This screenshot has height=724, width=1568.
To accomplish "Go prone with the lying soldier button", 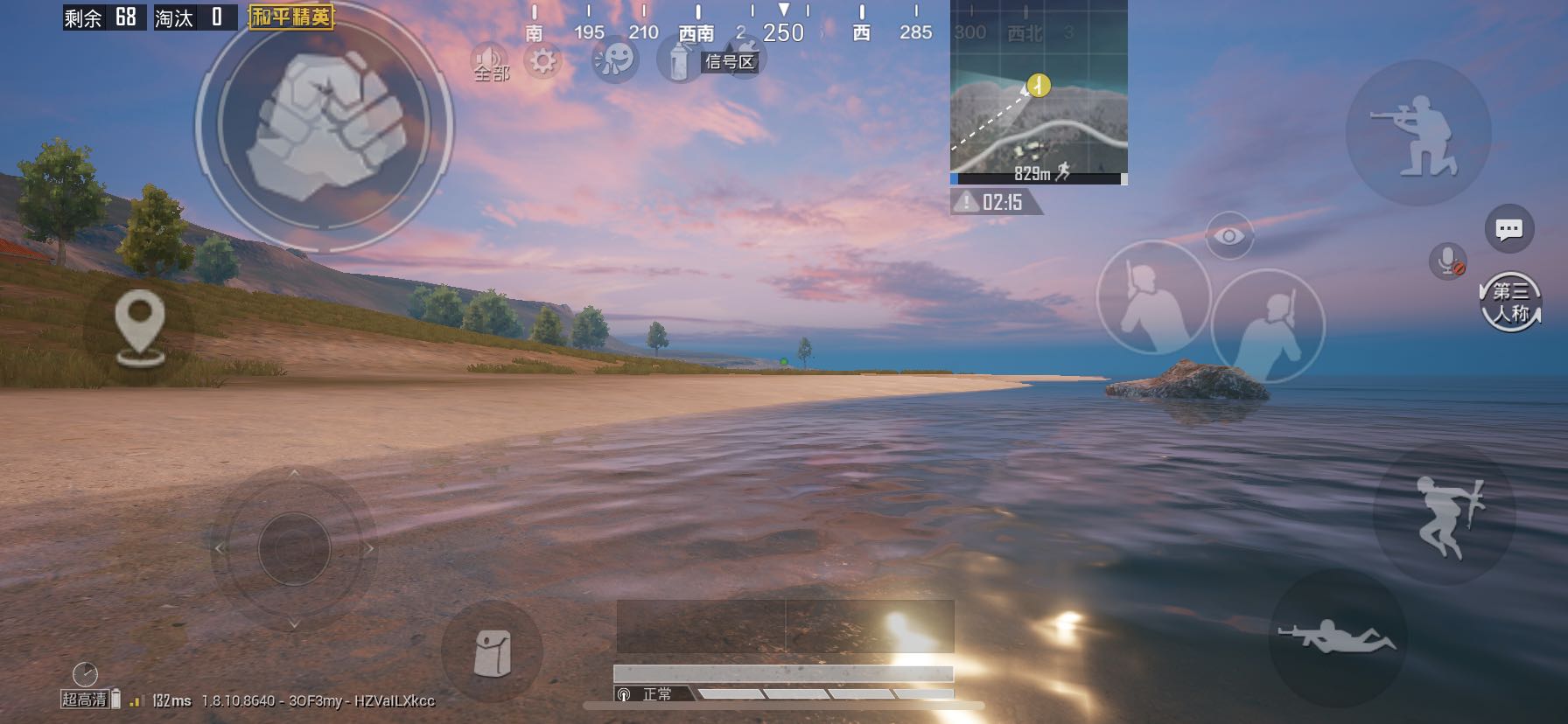I will click(1337, 637).
